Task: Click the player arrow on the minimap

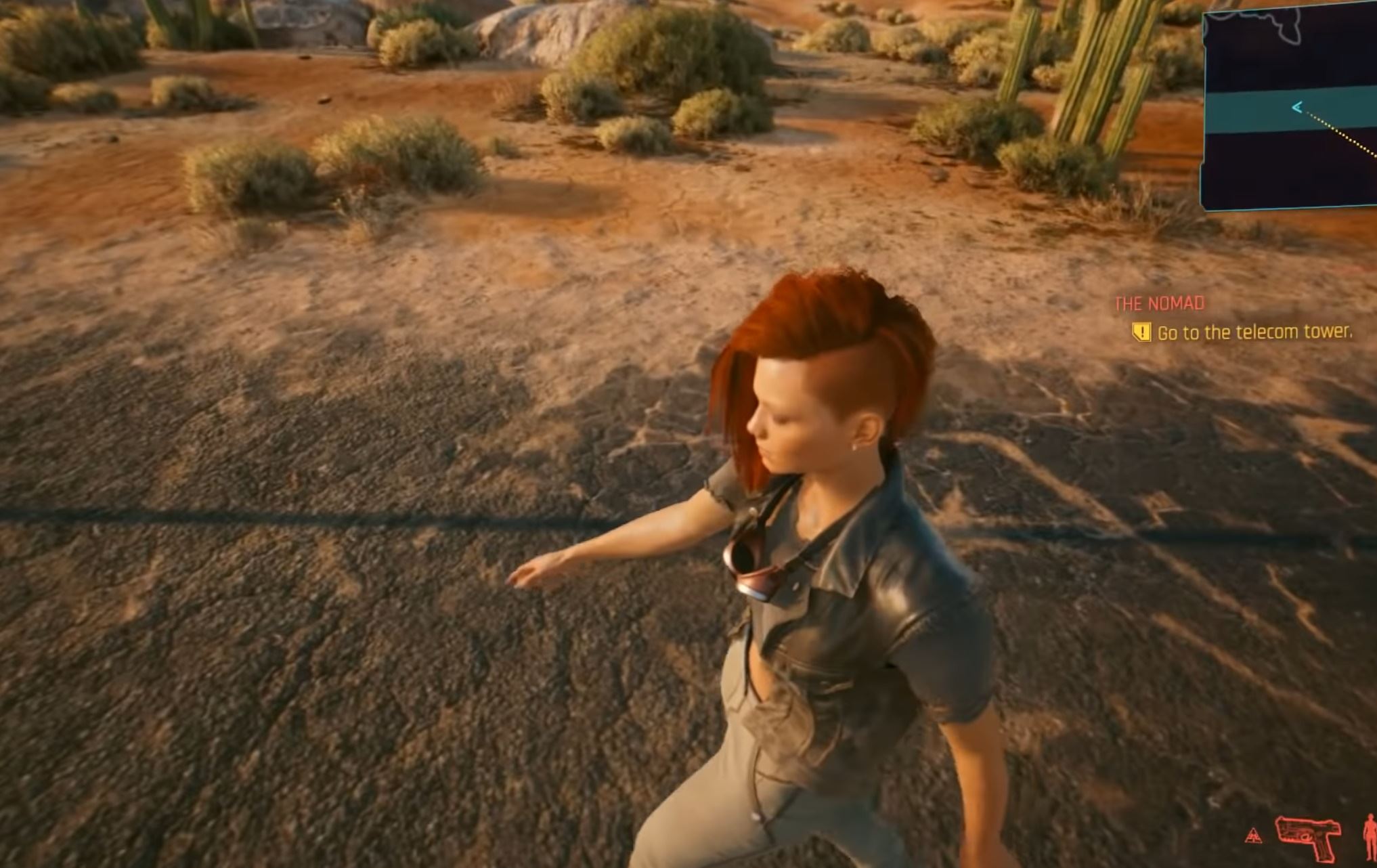Action: (x=1297, y=107)
